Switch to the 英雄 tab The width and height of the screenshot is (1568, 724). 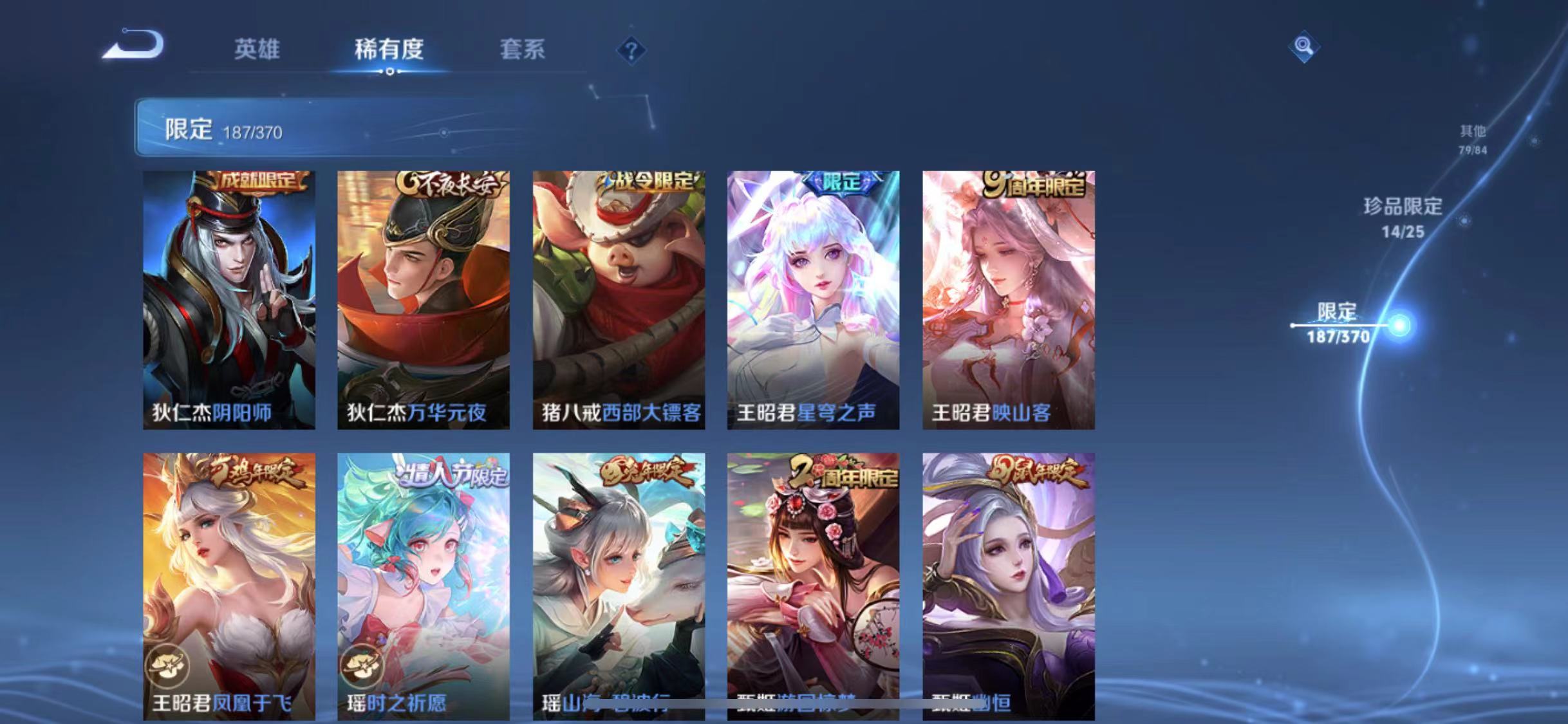256,50
